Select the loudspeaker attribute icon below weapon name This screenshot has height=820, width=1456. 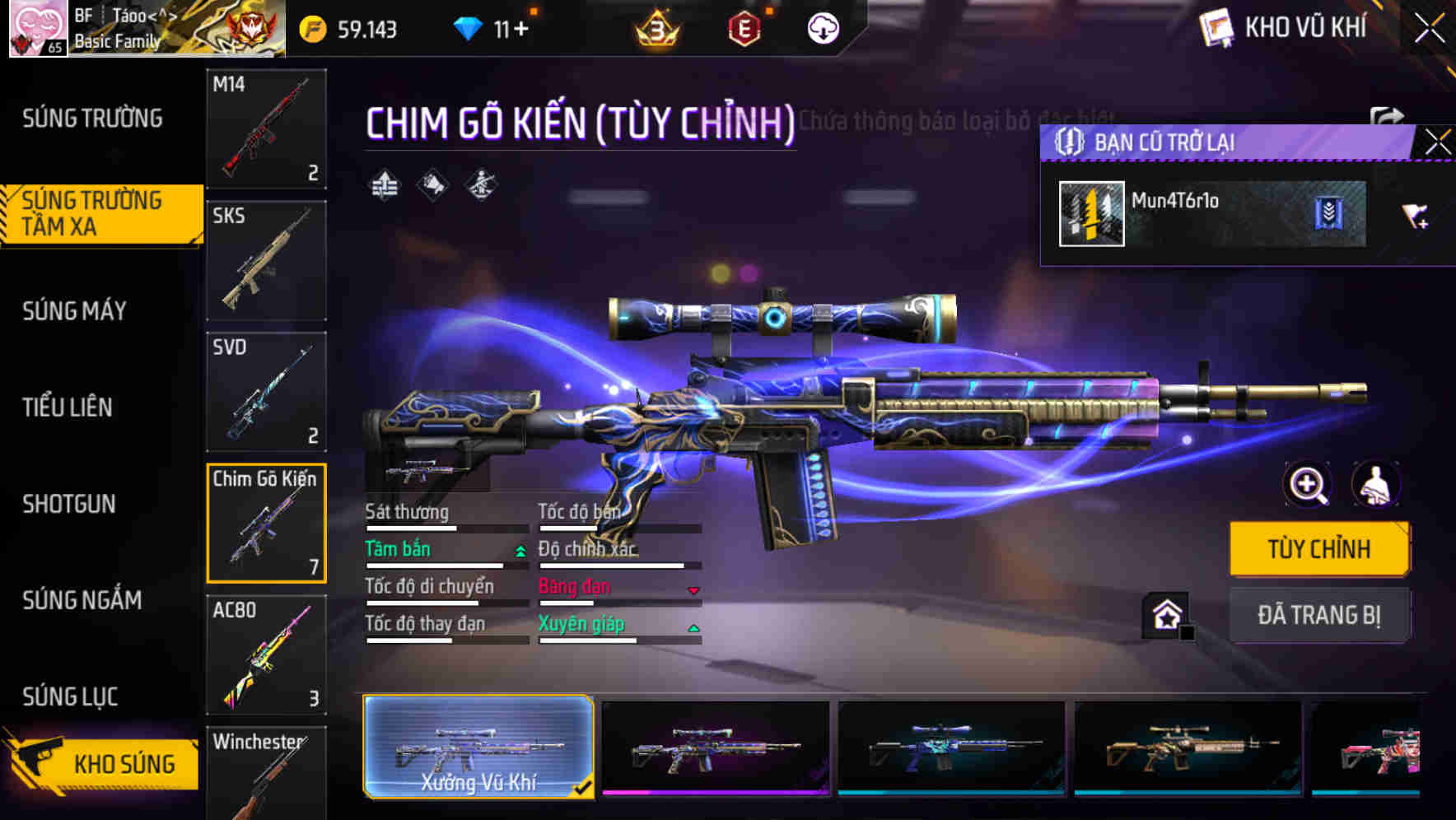pos(430,186)
